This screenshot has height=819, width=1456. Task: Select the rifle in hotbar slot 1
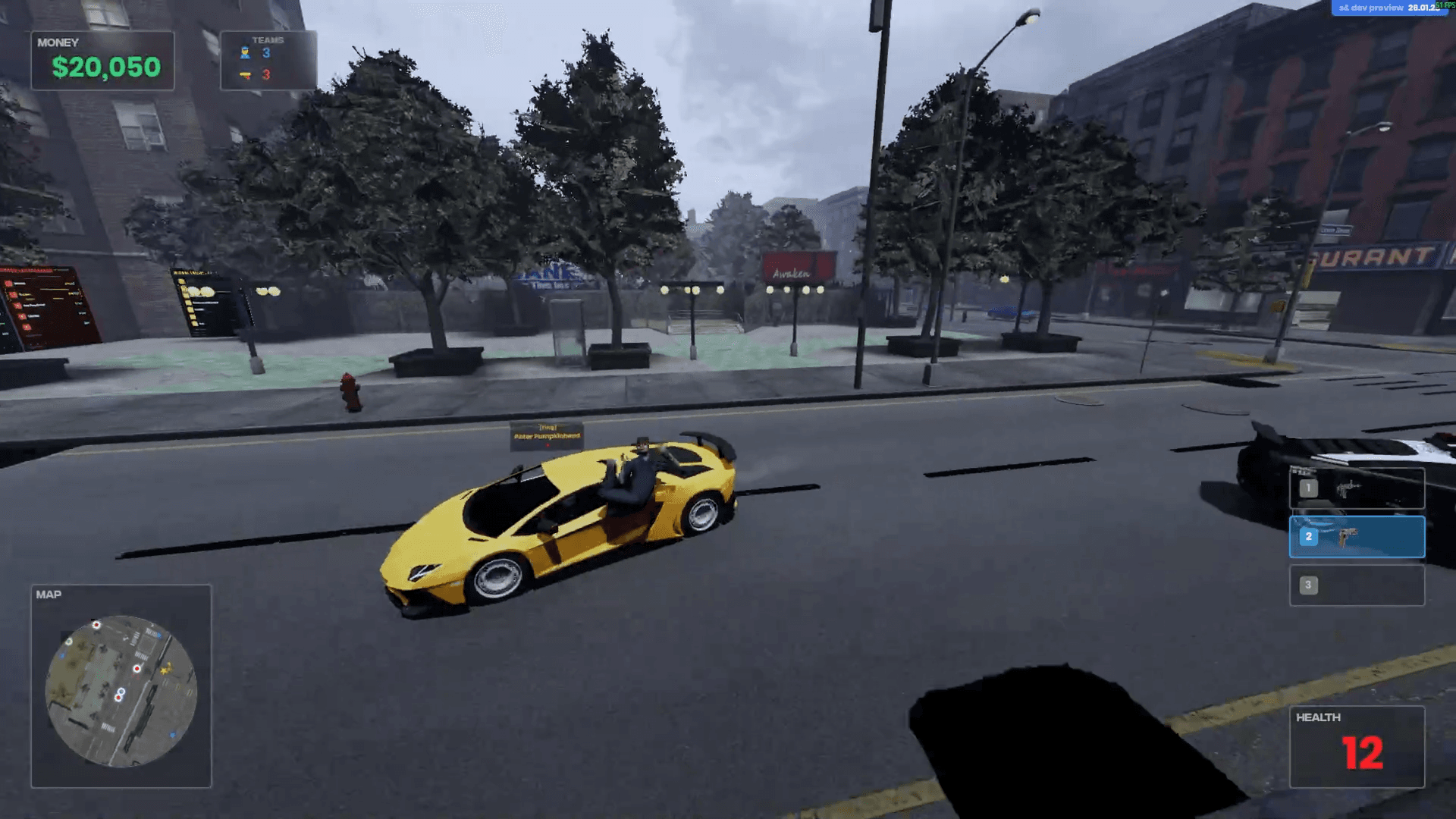tap(1357, 488)
